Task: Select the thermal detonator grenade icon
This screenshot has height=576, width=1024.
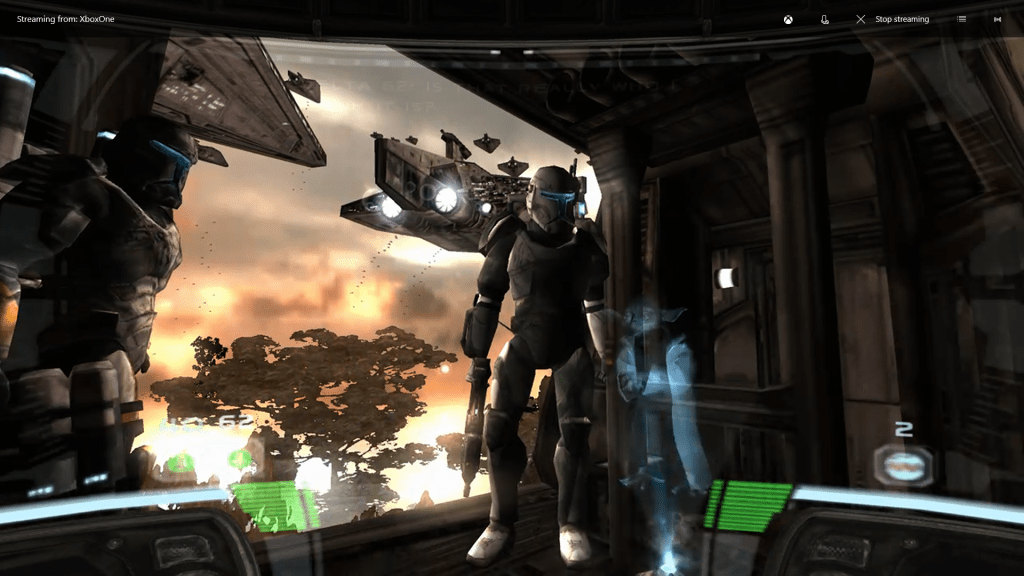Action: pyautogui.click(x=903, y=464)
